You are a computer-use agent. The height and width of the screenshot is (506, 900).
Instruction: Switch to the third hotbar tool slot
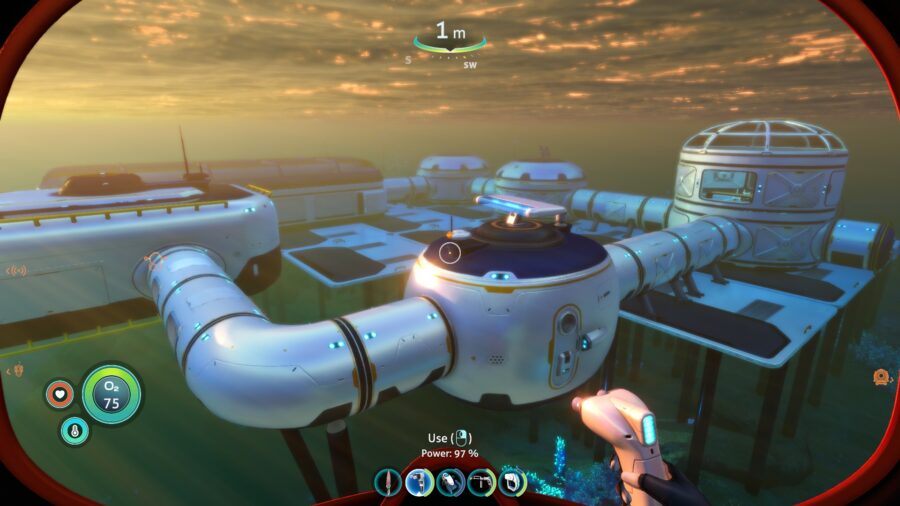(x=450, y=482)
